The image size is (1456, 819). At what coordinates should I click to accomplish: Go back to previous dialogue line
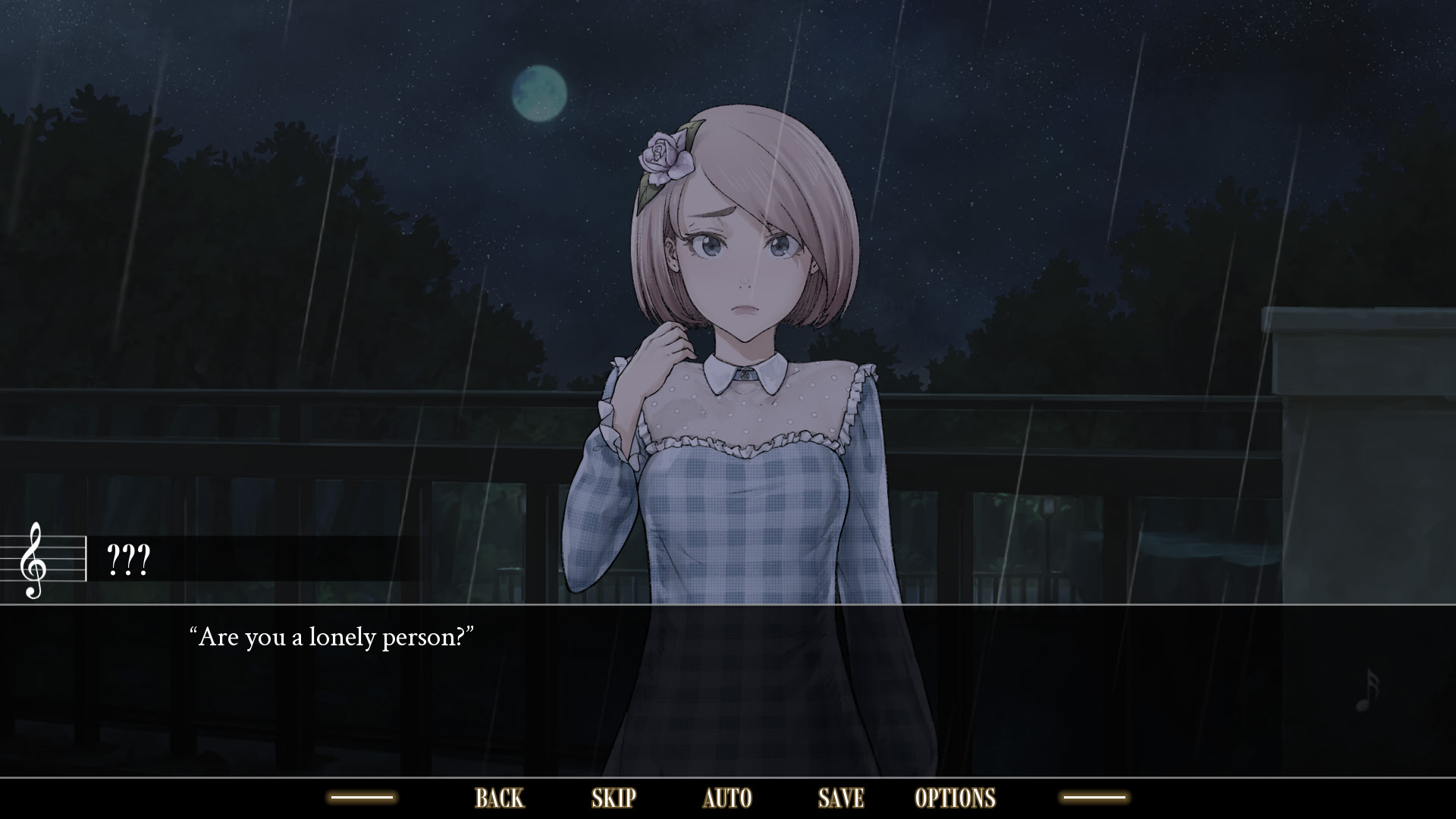coord(499,798)
